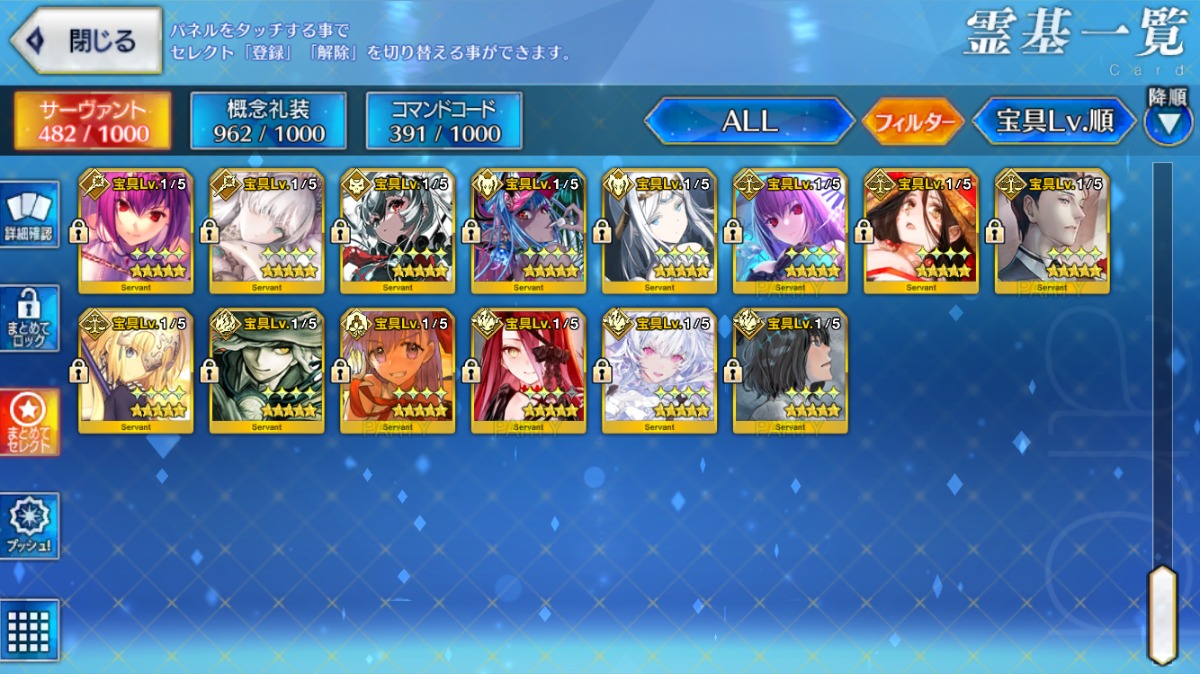1200x674 pixels.
Task: Switch to the サーヴァント tab
Action: click(x=93, y=122)
